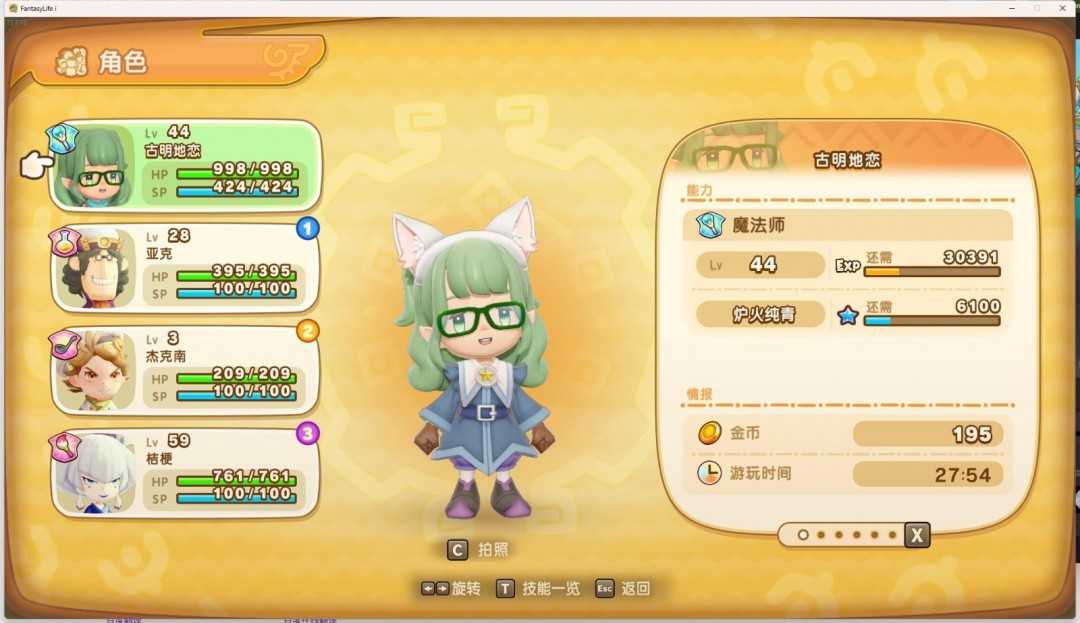Click the 拍照 photo option
Screen dimensions: 1080x623
[x=481, y=550]
